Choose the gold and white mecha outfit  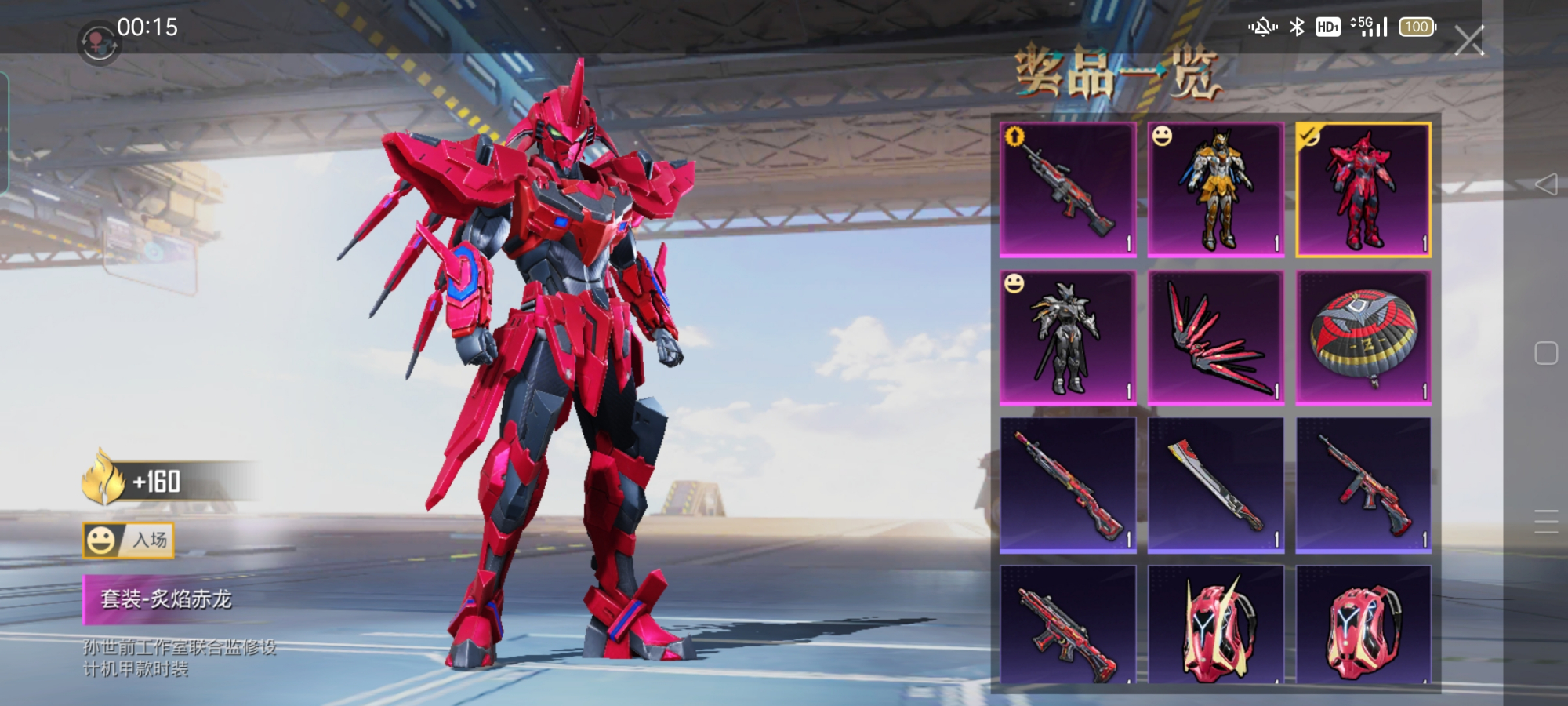pos(1216,190)
